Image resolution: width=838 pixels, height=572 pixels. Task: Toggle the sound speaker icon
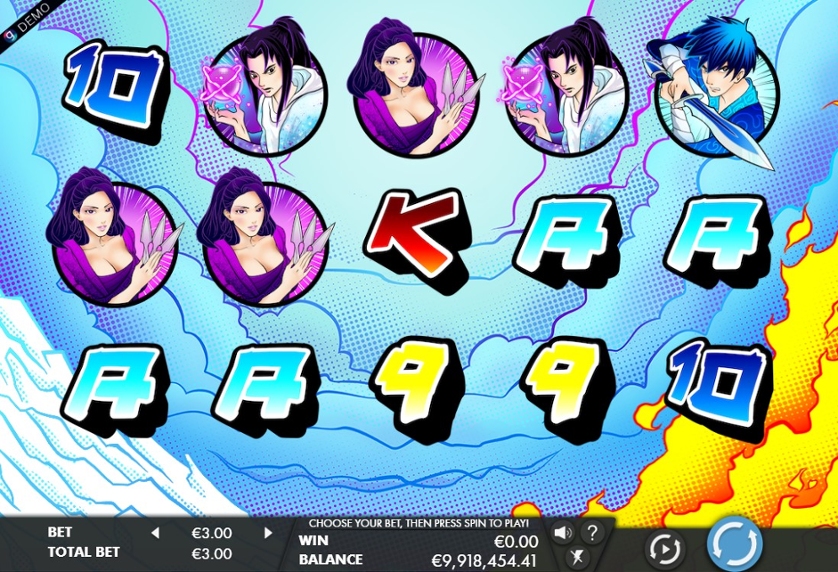point(562,532)
